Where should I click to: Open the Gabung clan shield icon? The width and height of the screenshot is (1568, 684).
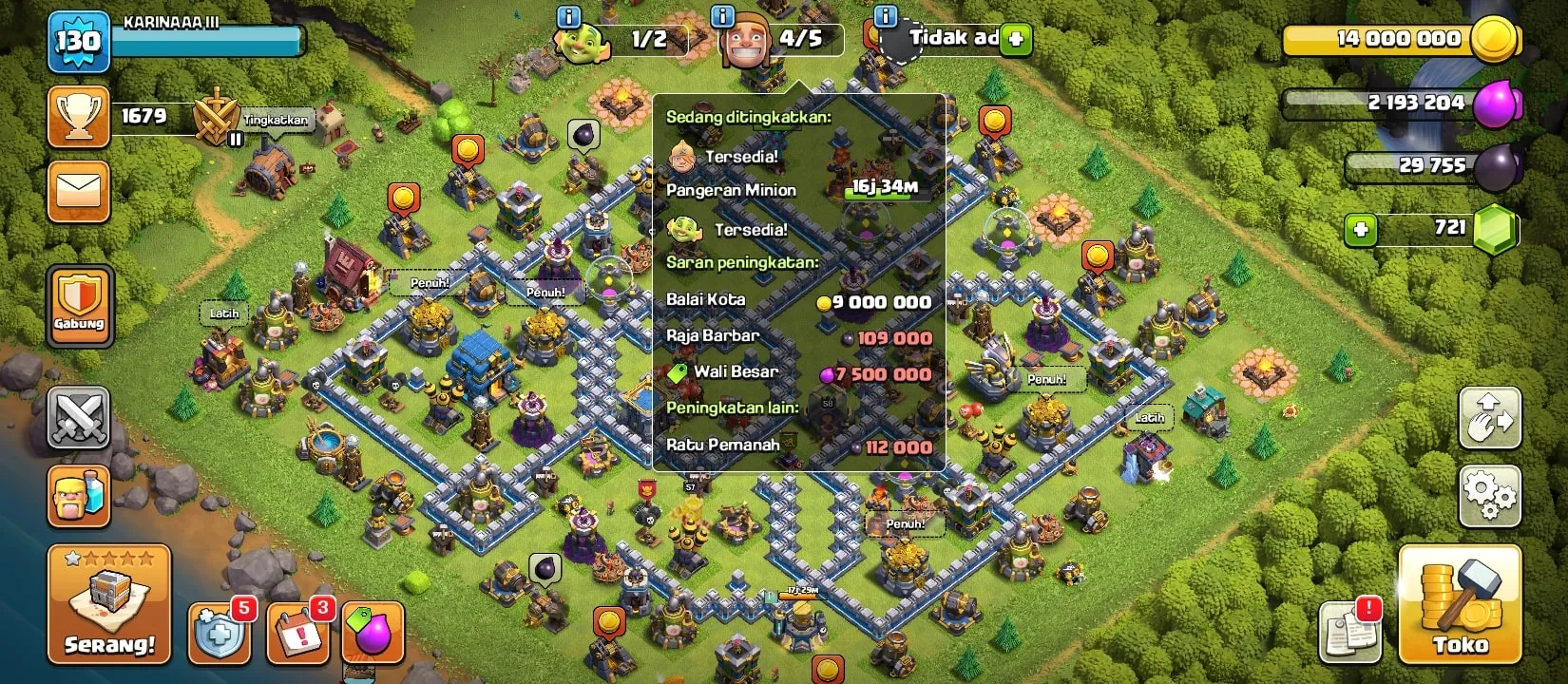click(x=80, y=299)
